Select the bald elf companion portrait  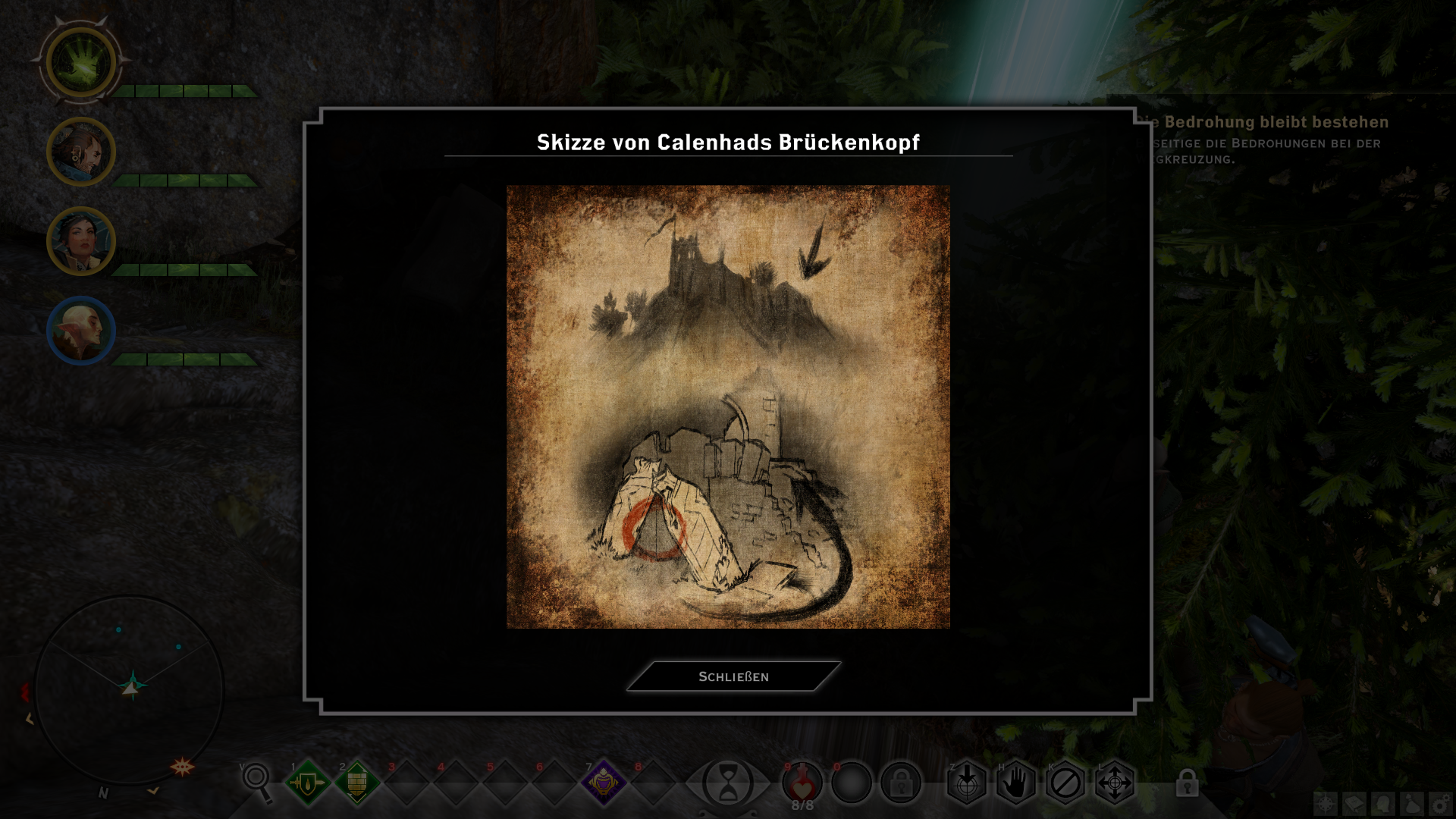(81, 331)
